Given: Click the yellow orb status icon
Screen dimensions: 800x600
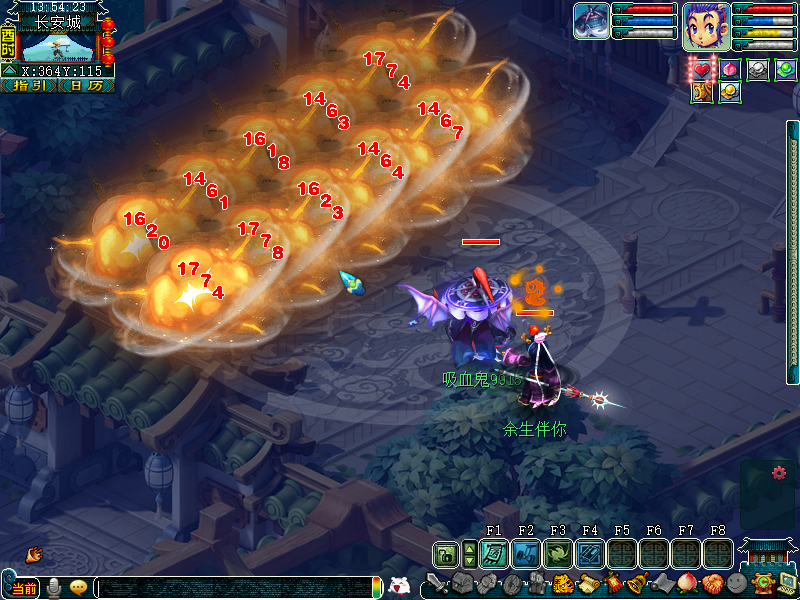Looking at the screenshot, I should pyautogui.click(x=730, y=92).
